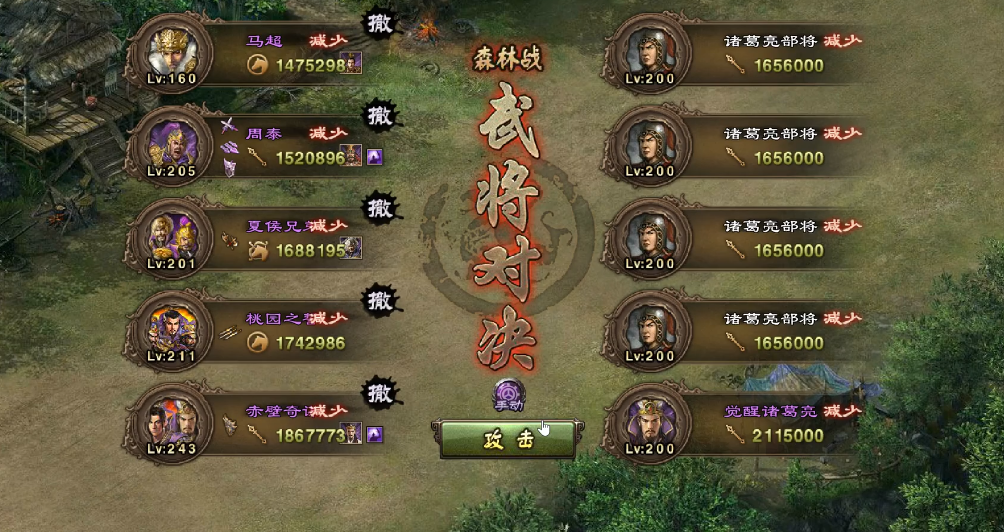This screenshot has width=1004, height=532.
Task: Hit the 撤 button beside 周泰
Action: [x=379, y=116]
